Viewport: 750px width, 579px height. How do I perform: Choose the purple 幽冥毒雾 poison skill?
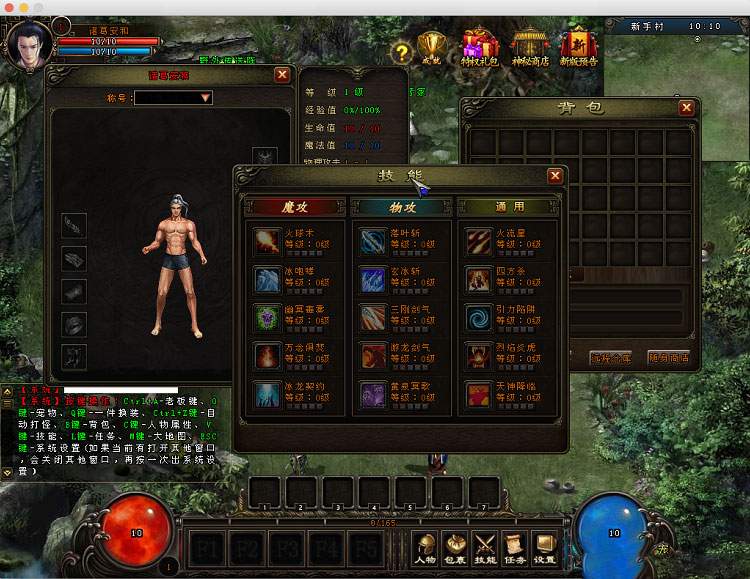267,317
